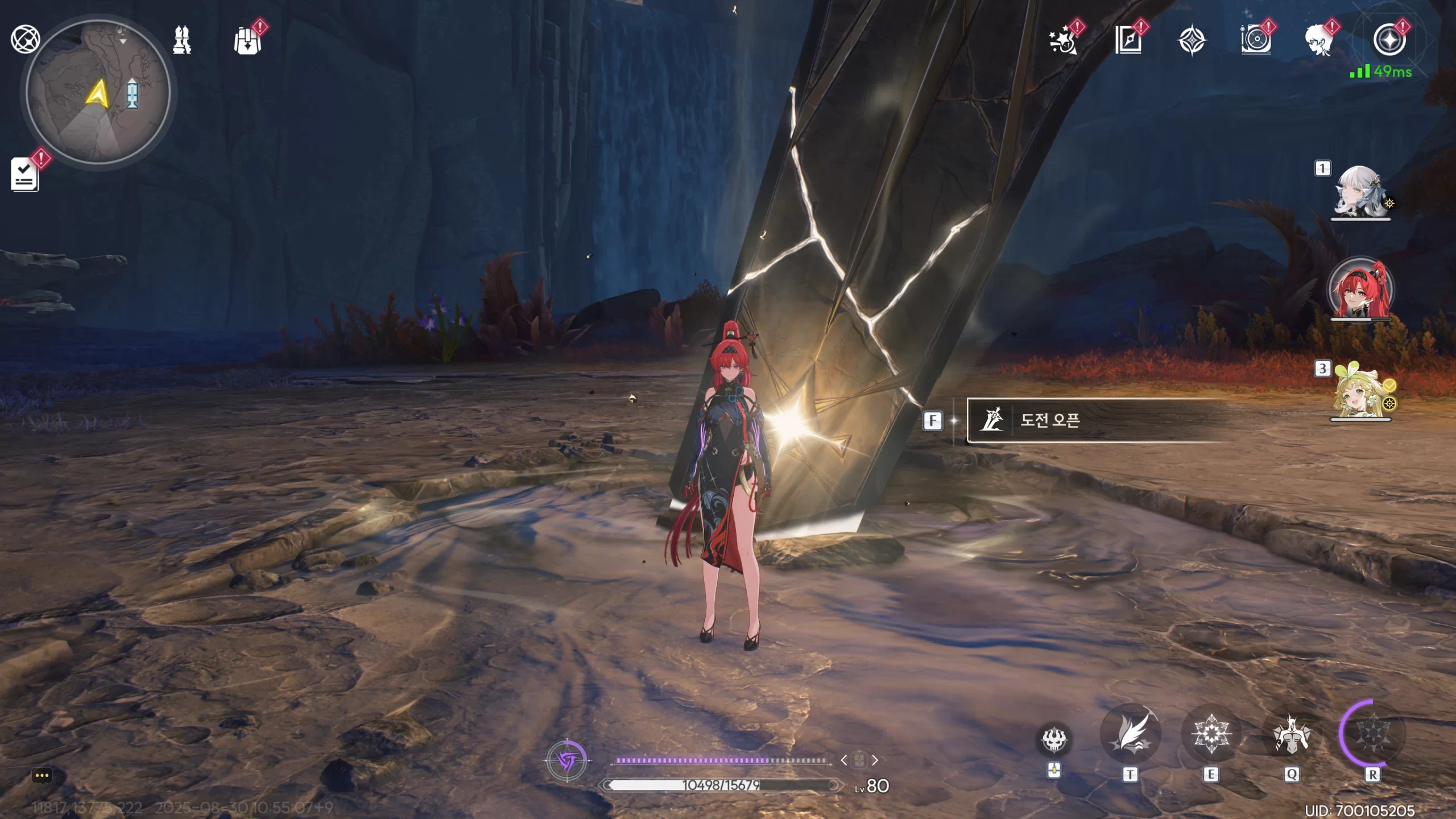Open the backpack inventory icon

[x=247, y=41]
